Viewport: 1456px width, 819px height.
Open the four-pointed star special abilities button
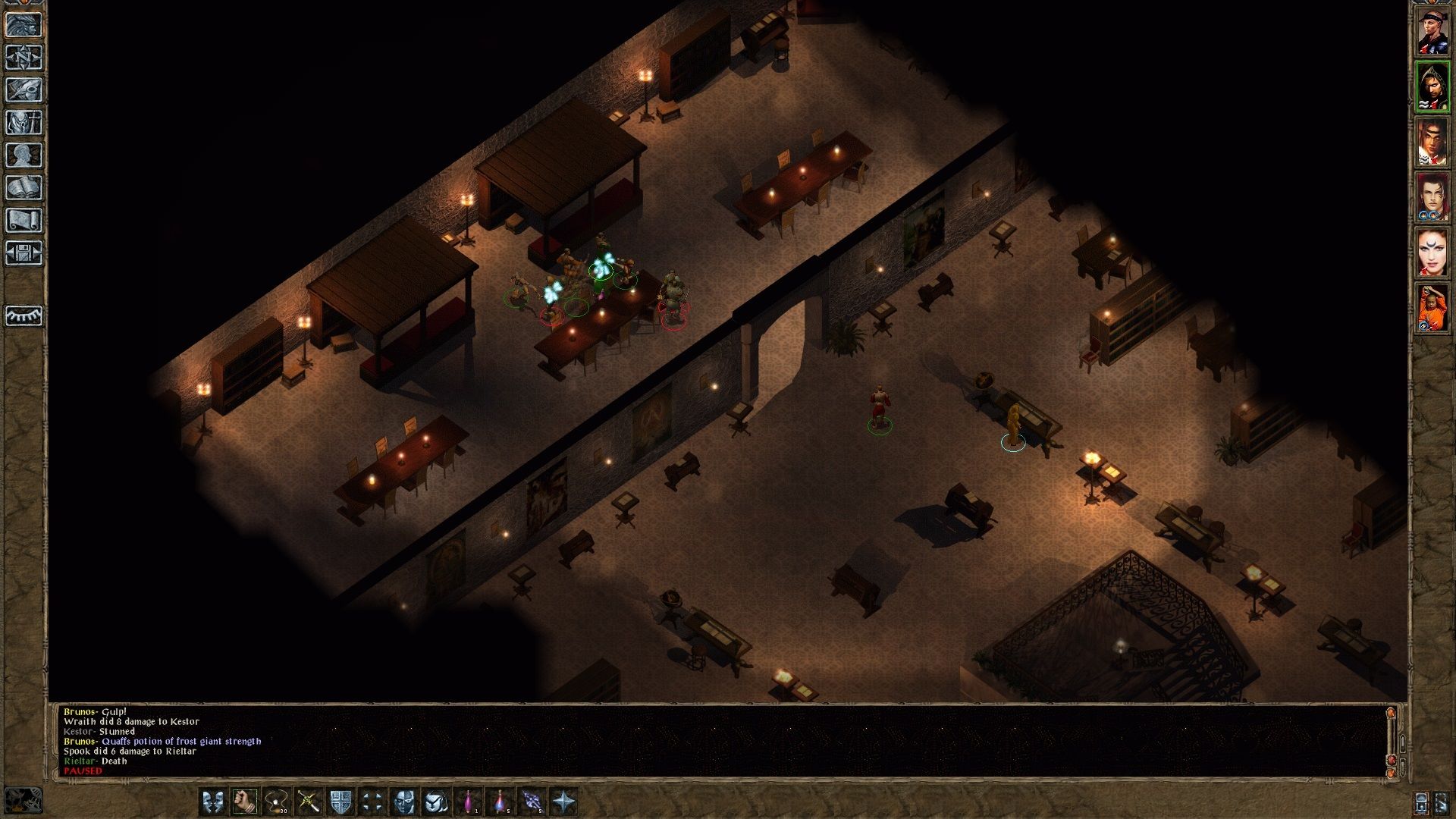564,802
